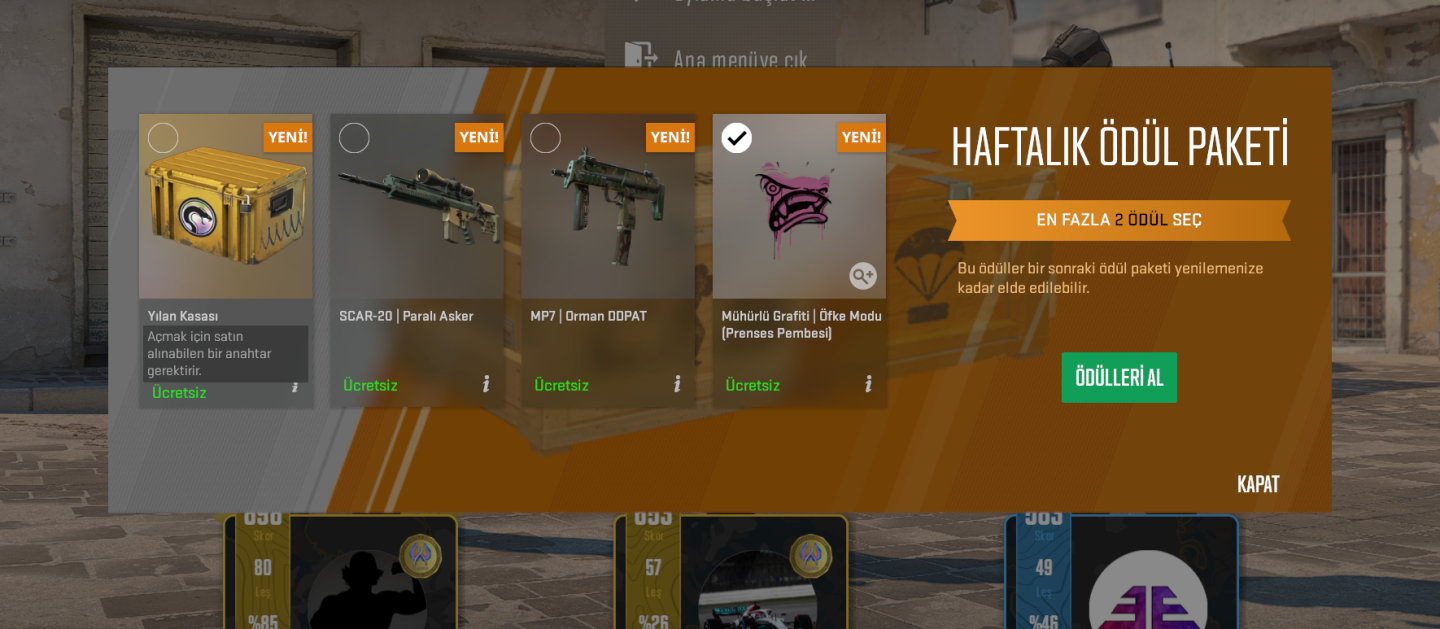Show info for the SCAR-20 Paralı Asker
This screenshot has width=1440, height=629.
point(486,384)
